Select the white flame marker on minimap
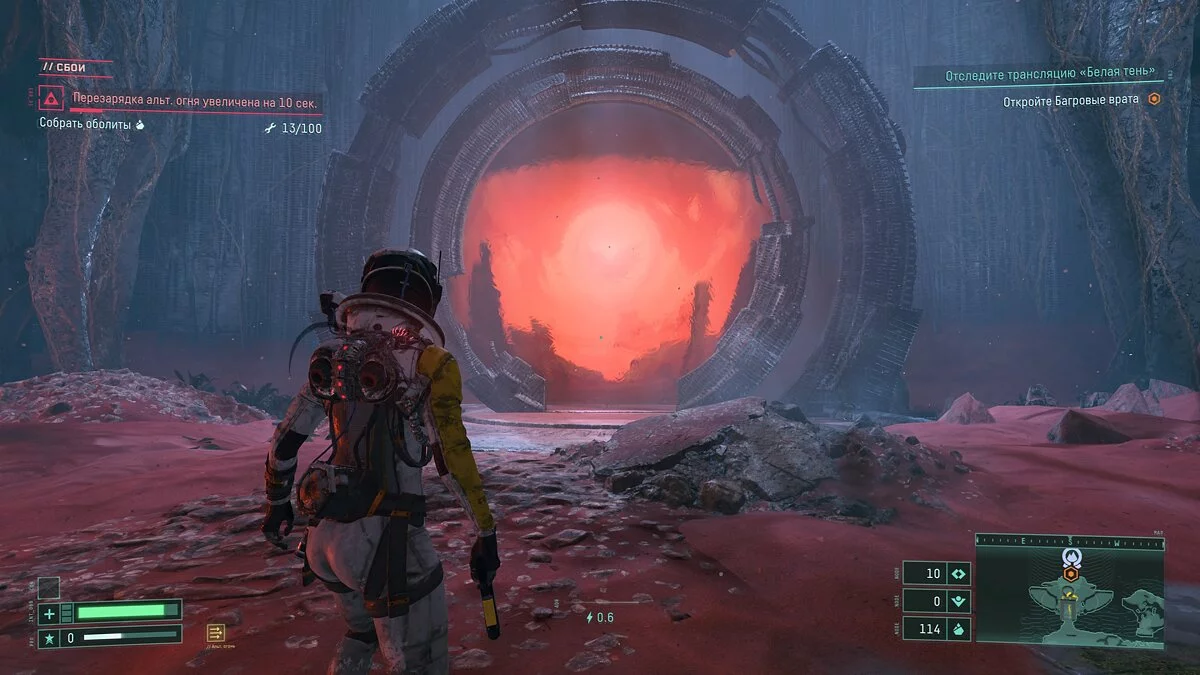 pos(1069,557)
